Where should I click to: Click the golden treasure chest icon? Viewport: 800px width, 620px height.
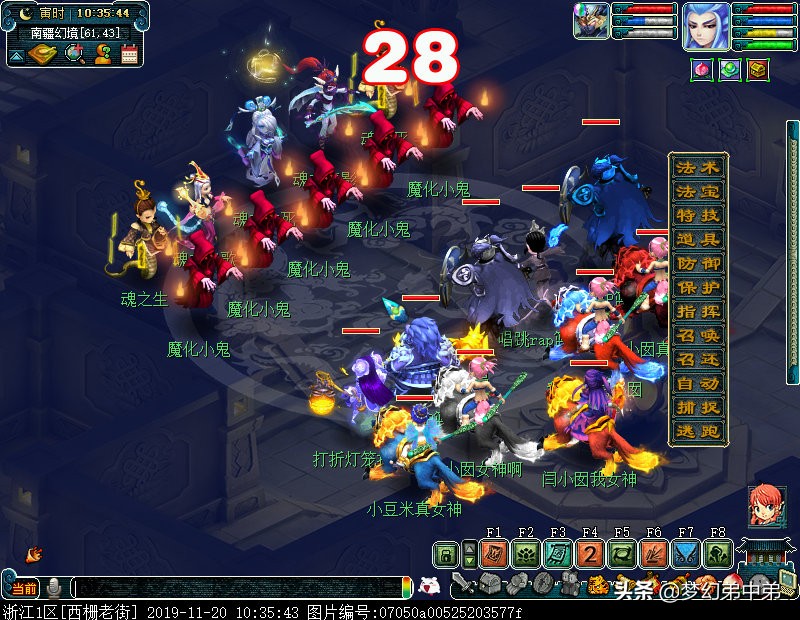tap(759, 70)
